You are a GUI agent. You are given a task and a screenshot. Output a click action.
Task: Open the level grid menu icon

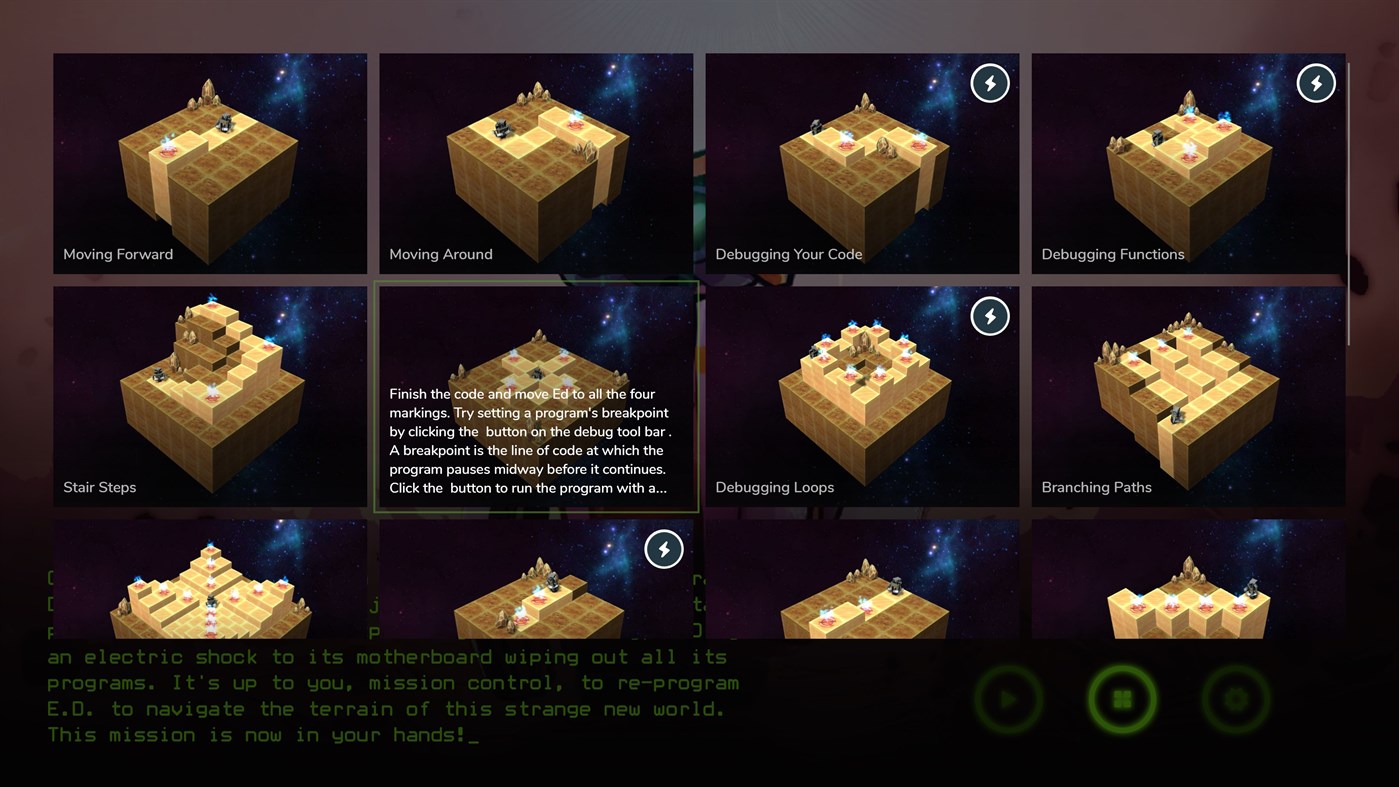tap(1122, 700)
